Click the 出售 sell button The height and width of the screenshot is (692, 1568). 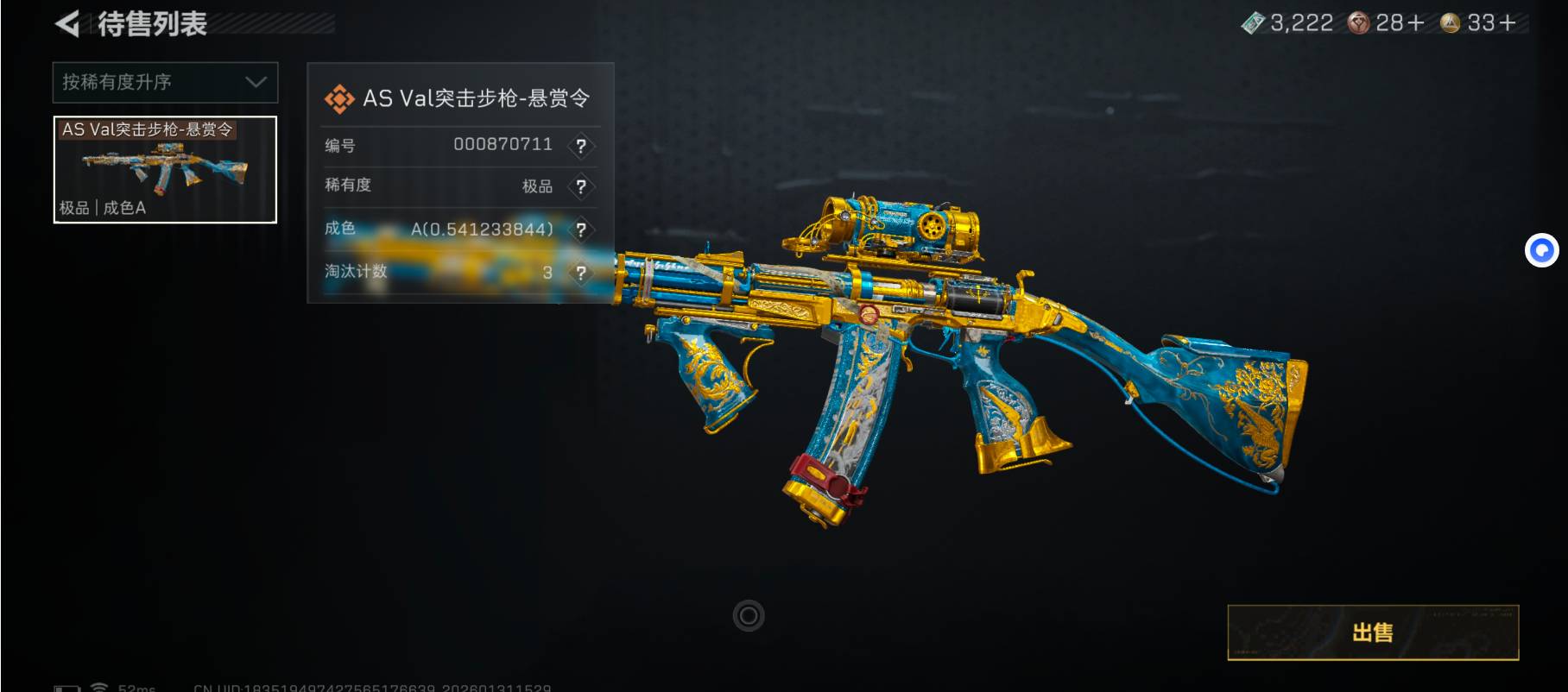tap(1372, 632)
